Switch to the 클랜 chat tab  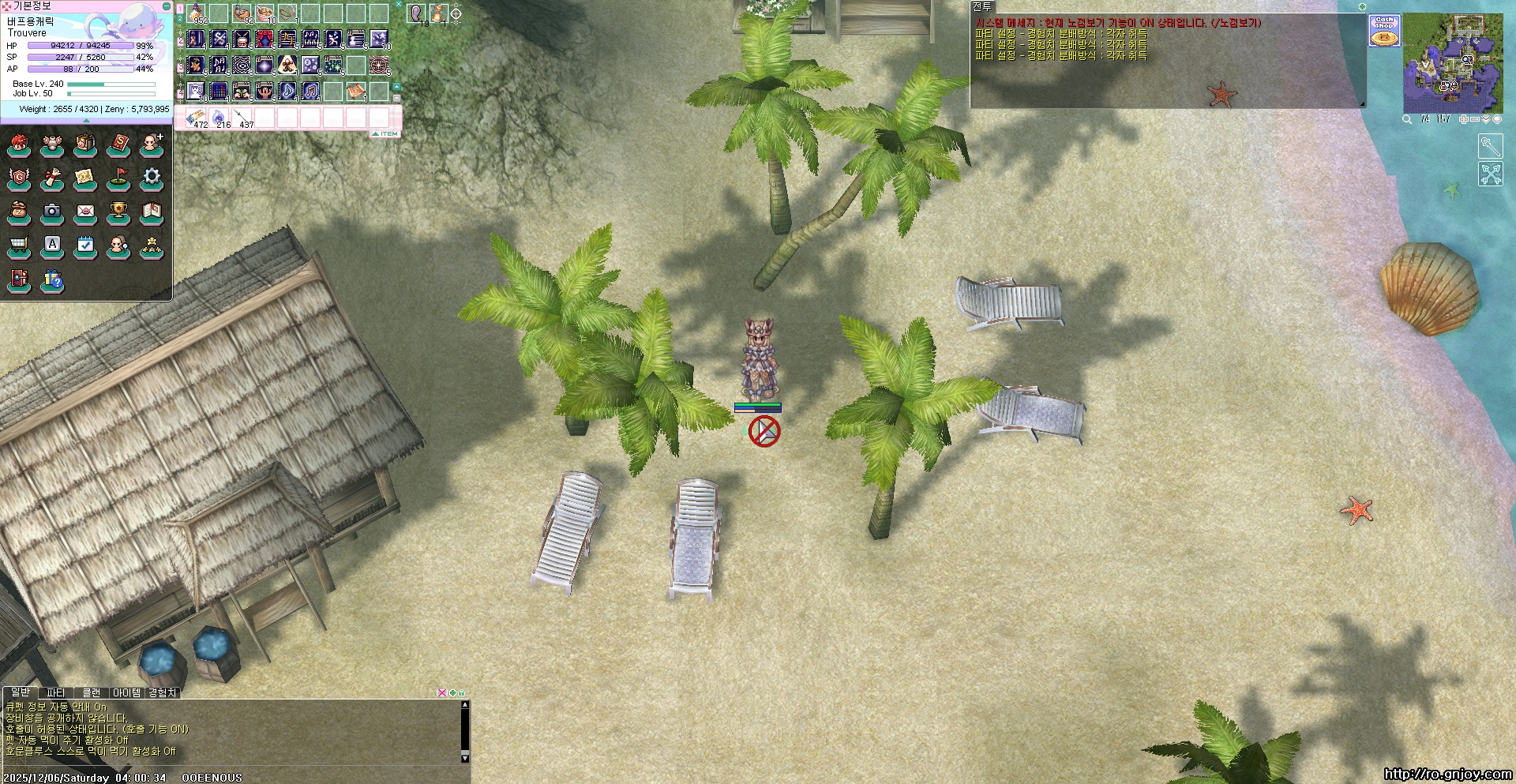tap(92, 693)
